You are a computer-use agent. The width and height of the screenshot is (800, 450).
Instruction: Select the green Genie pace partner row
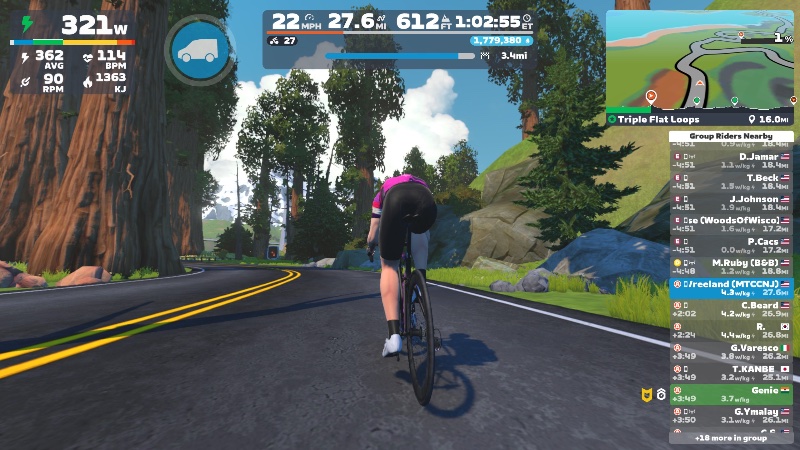pos(731,394)
